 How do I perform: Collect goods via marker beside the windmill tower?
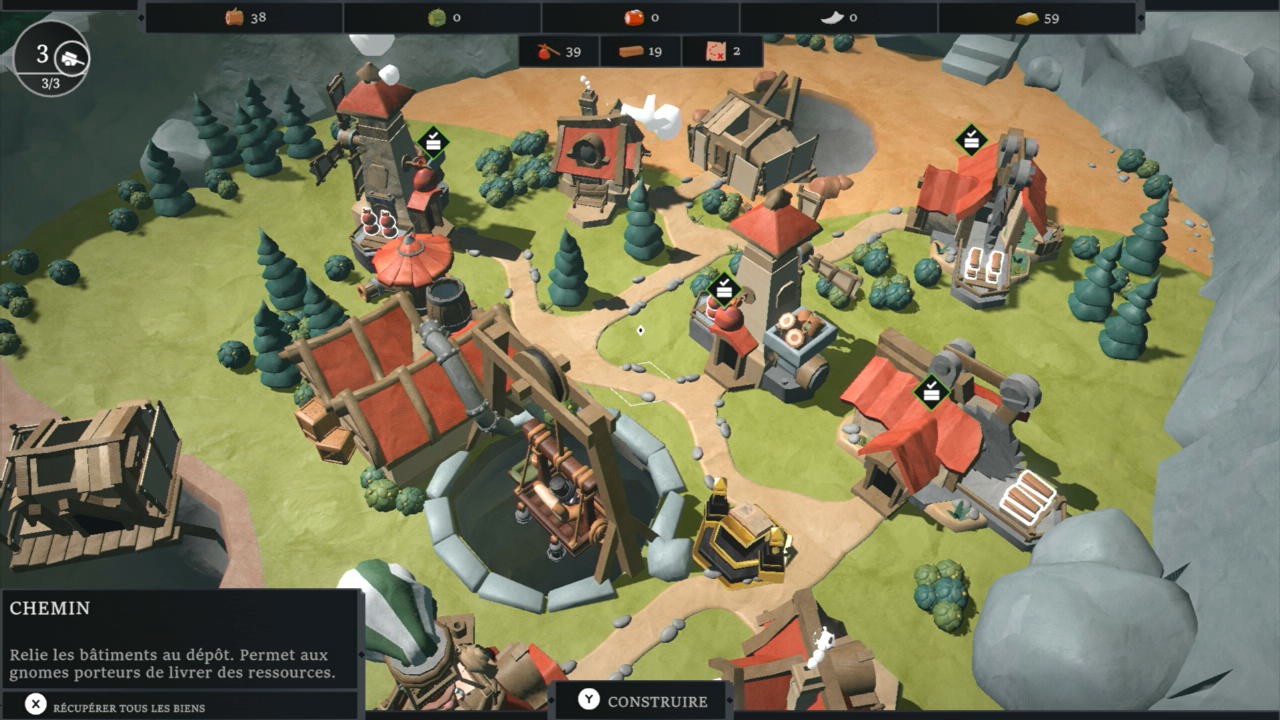(x=432, y=142)
